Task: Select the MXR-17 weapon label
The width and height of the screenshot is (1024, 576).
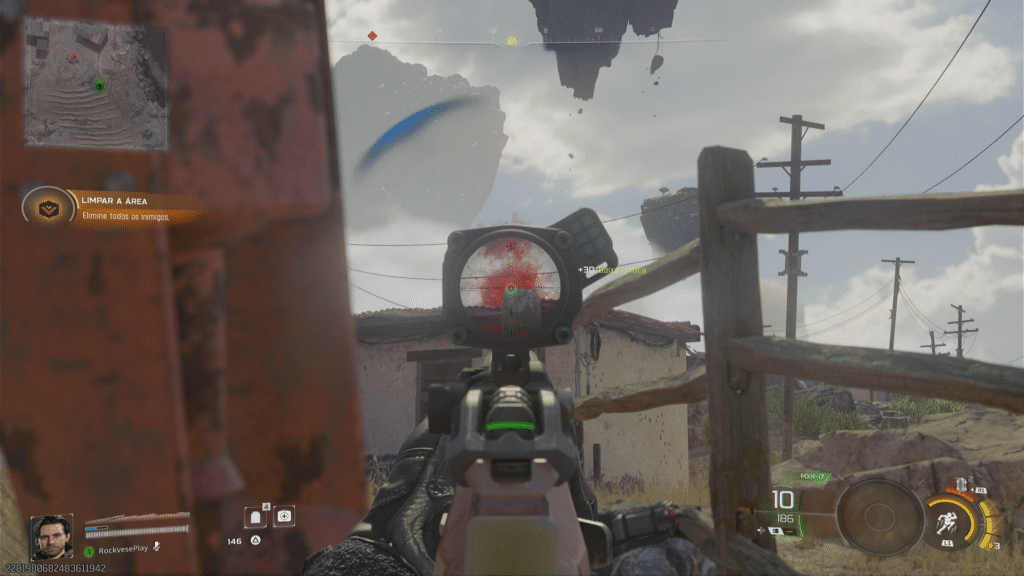Action: coord(816,477)
